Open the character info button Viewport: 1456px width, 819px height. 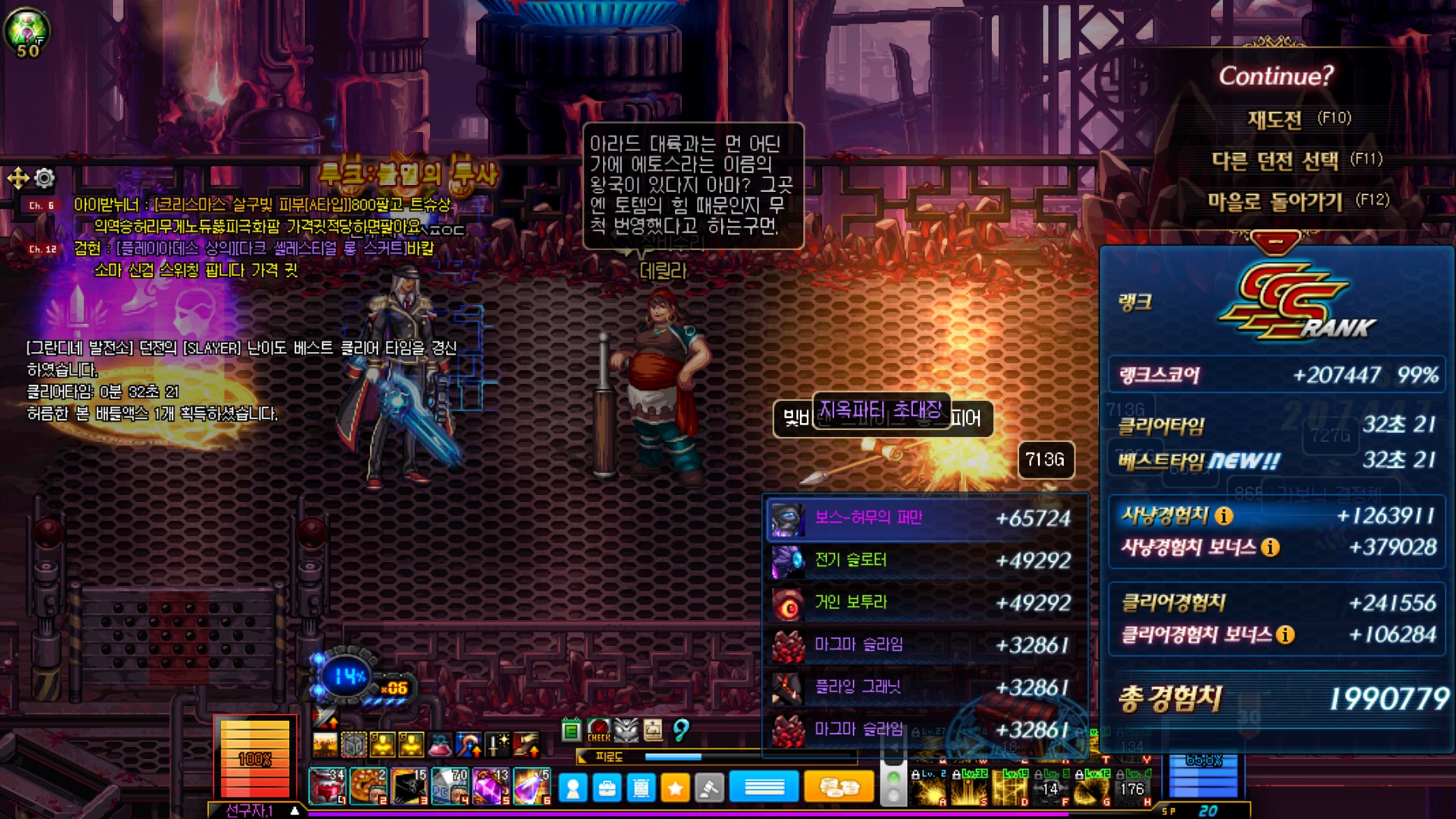573,789
